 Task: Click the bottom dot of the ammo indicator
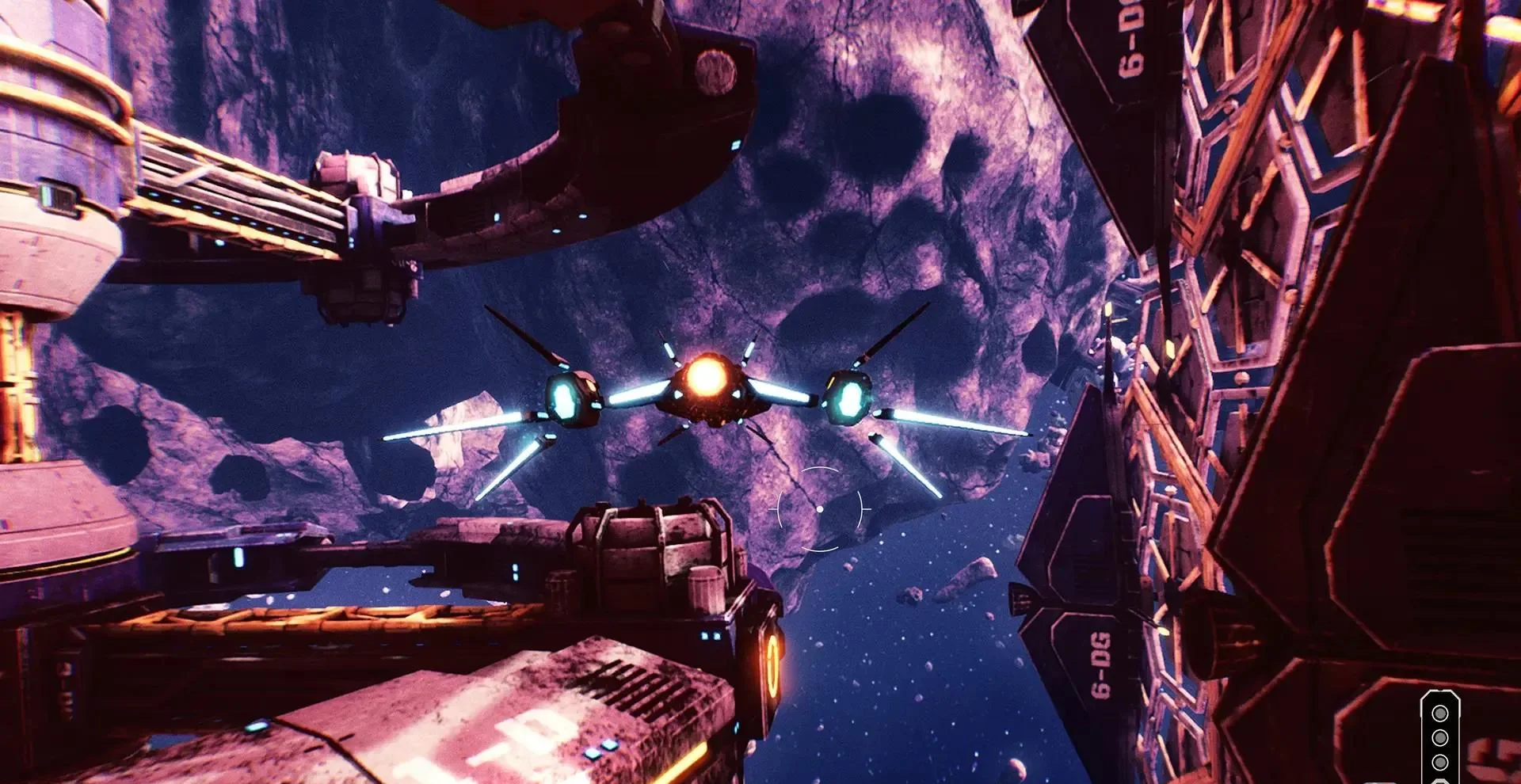(x=1440, y=763)
